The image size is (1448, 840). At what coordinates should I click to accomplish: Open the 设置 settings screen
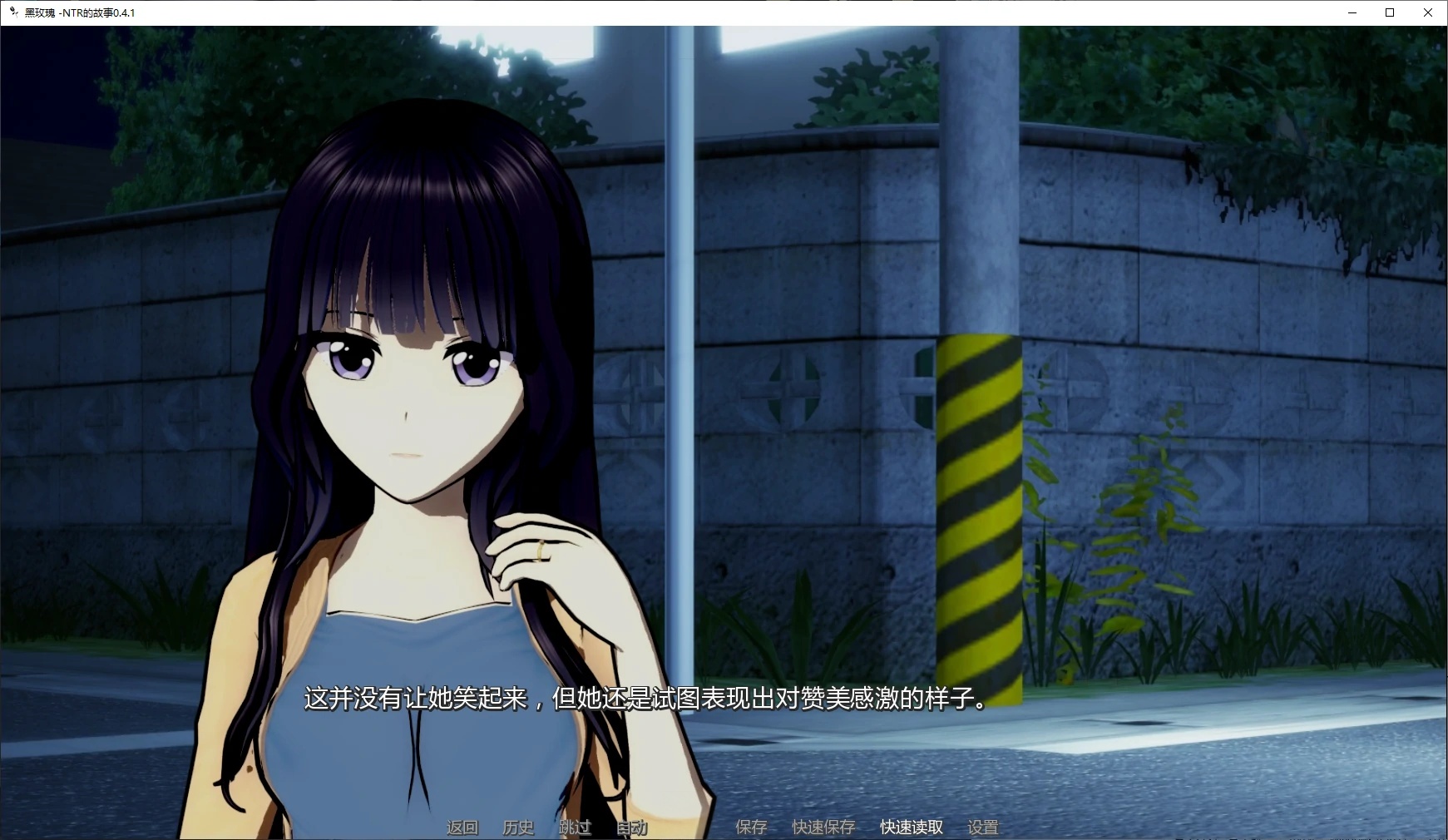click(x=982, y=828)
